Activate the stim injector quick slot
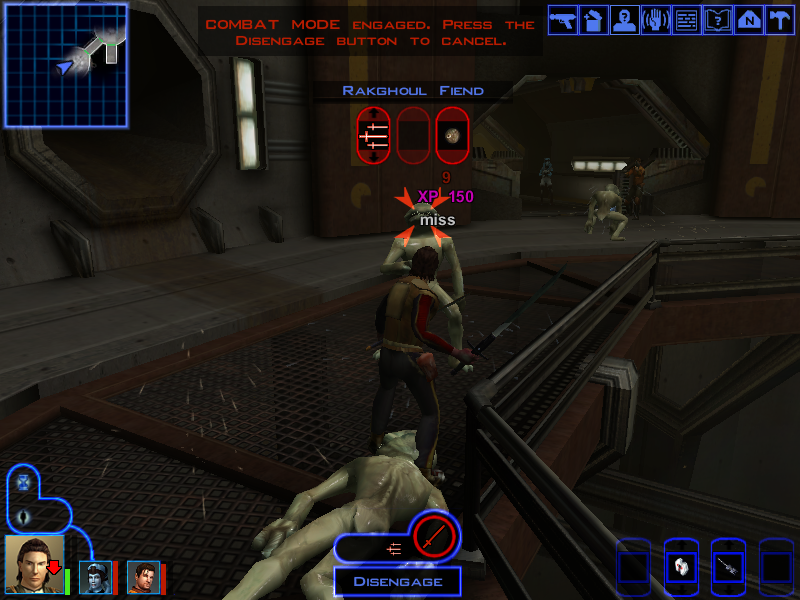This screenshot has height=600, width=800. (x=728, y=566)
